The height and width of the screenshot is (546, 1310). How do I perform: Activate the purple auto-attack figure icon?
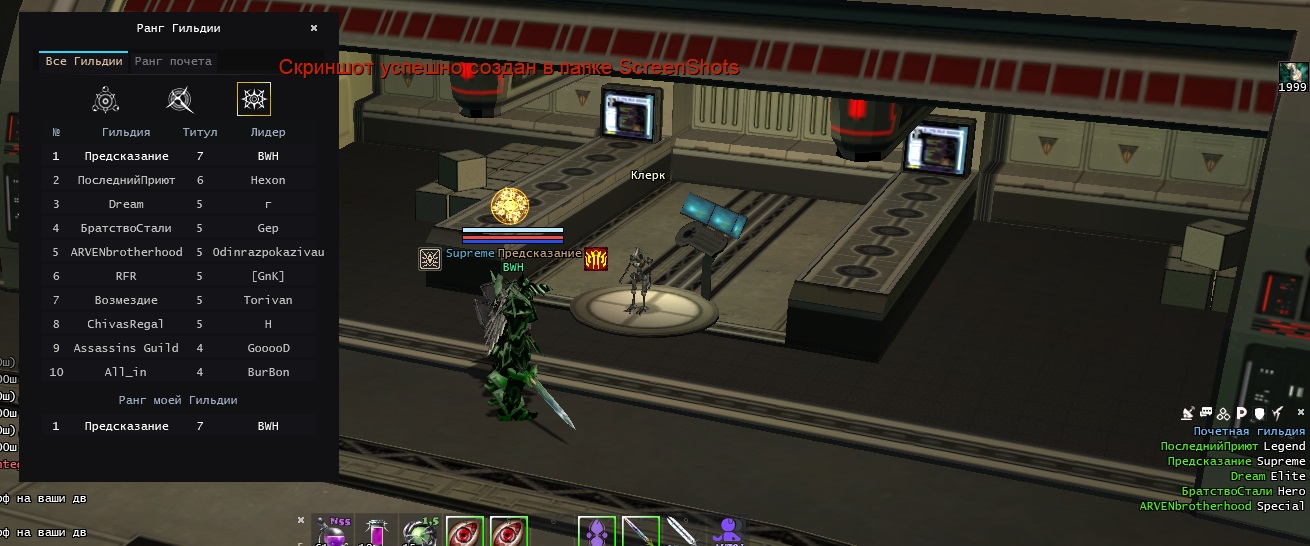pyautogui.click(x=727, y=532)
